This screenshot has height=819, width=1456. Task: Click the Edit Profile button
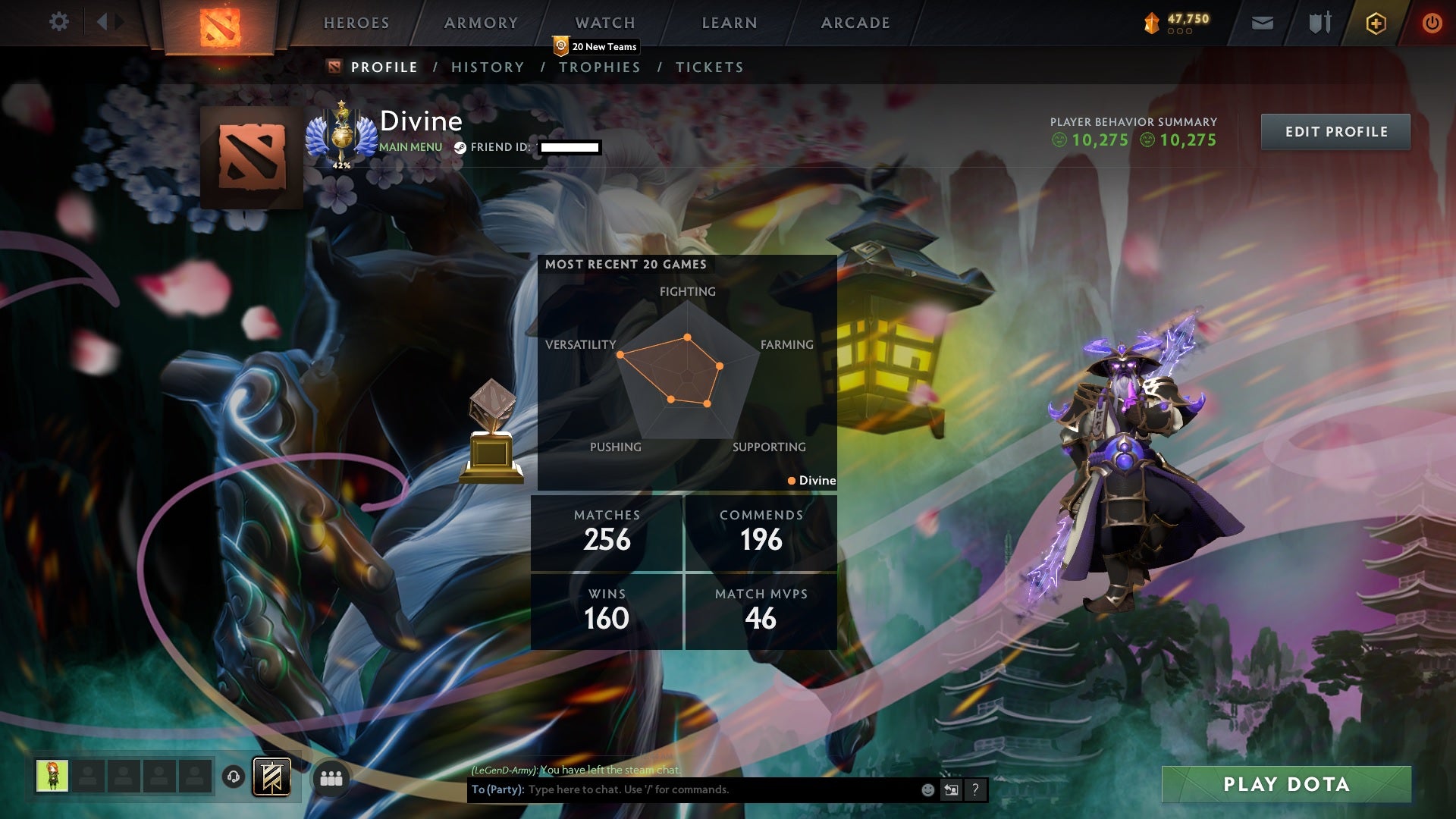pos(1335,132)
